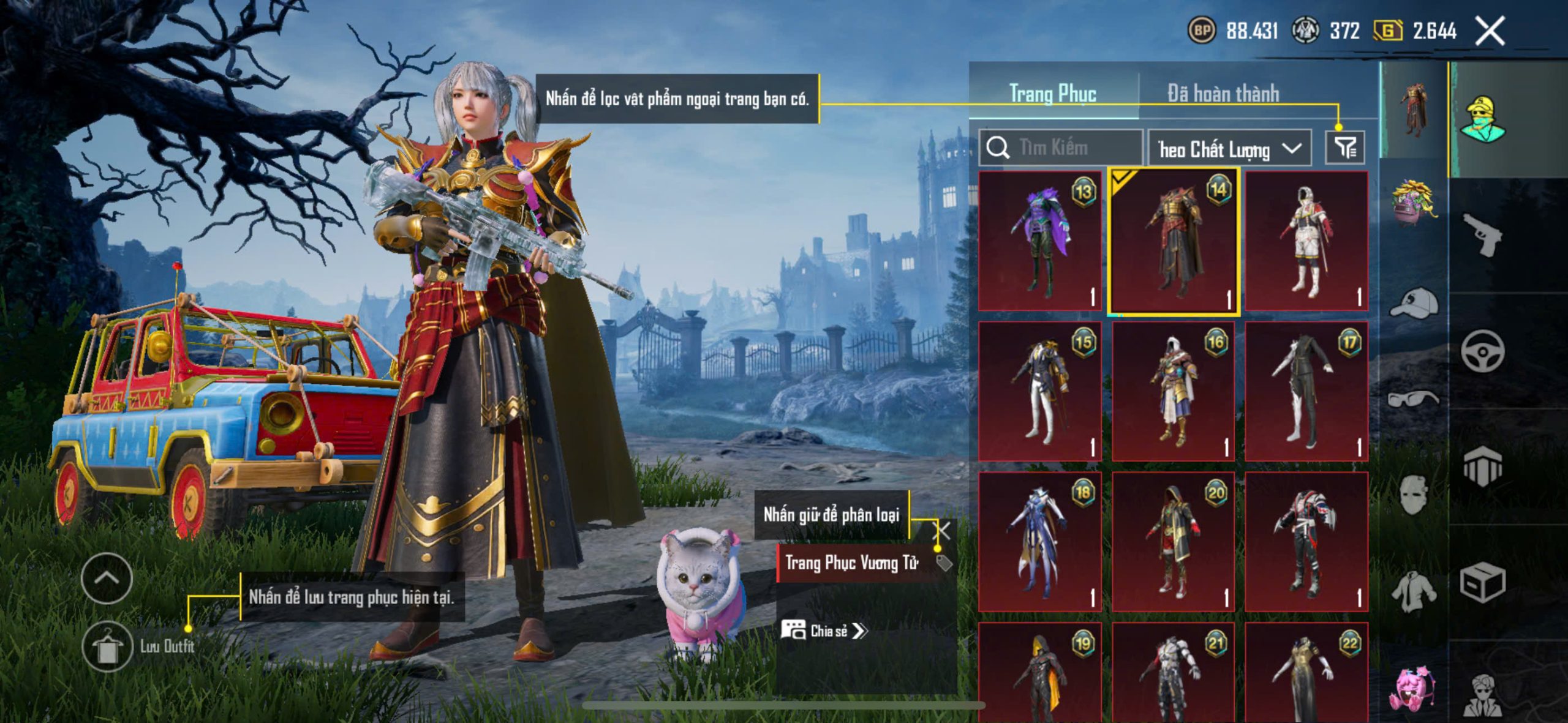Select the hooded outfit numbered 20
This screenshot has width=1568, height=723.
tap(1174, 542)
